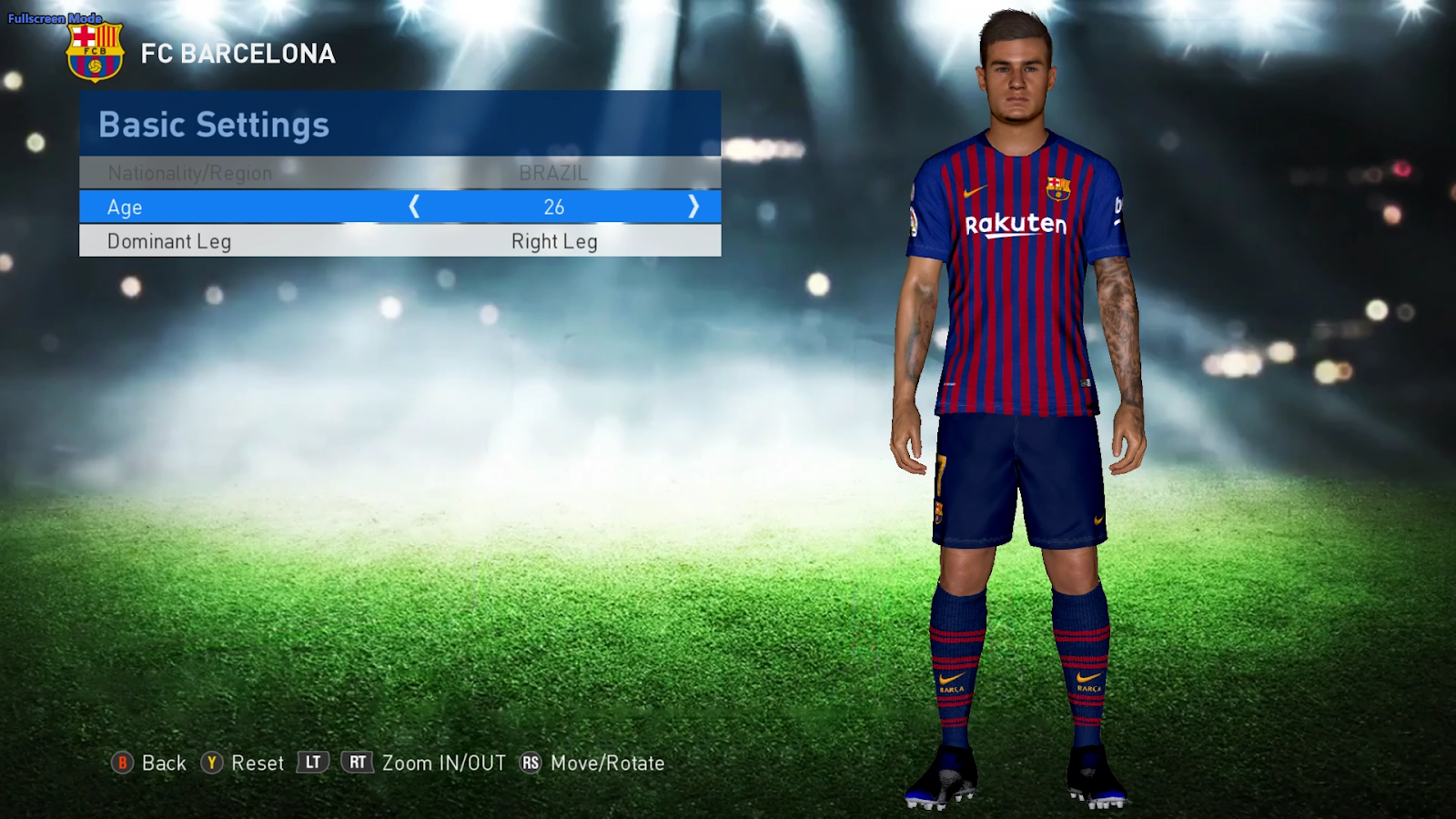
Task: Click the right arrow to increase Age
Action: tap(693, 207)
